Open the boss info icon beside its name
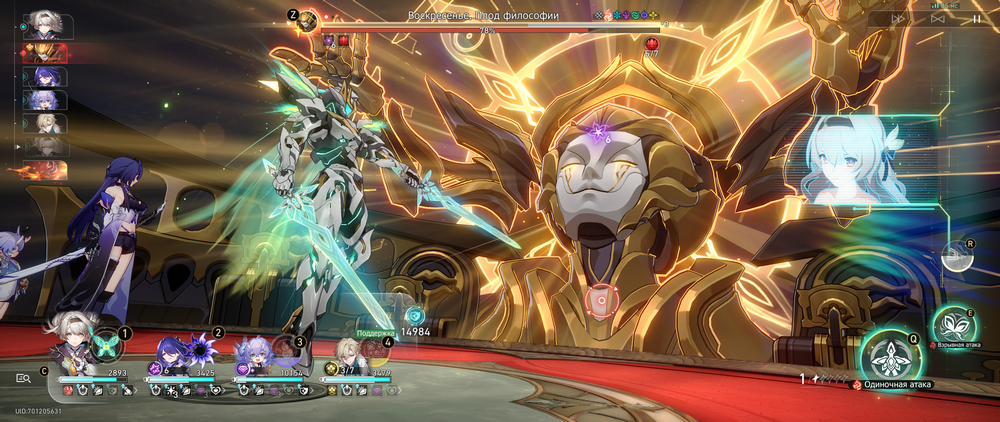 coord(309,20)
